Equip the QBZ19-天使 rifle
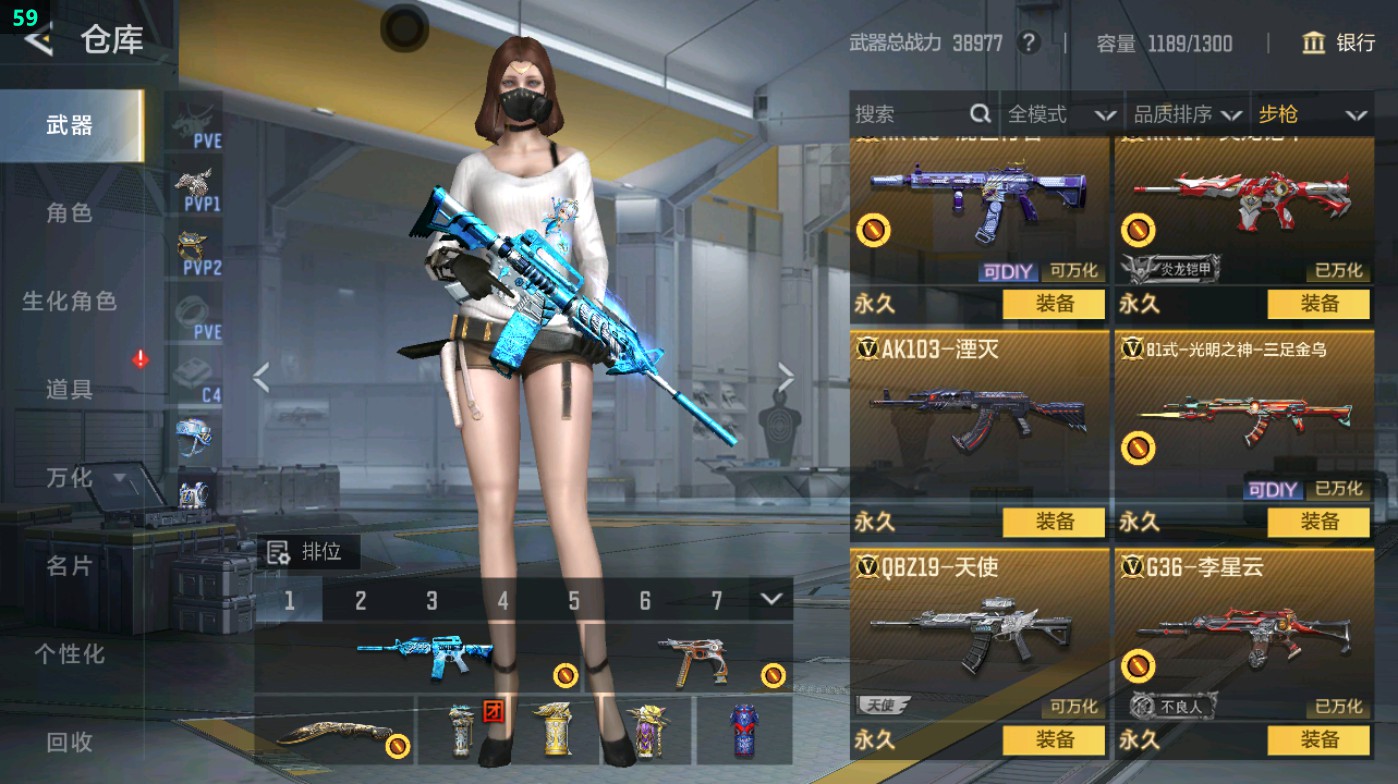This screenshot has height=784, width=1398. coord(1054,740)
